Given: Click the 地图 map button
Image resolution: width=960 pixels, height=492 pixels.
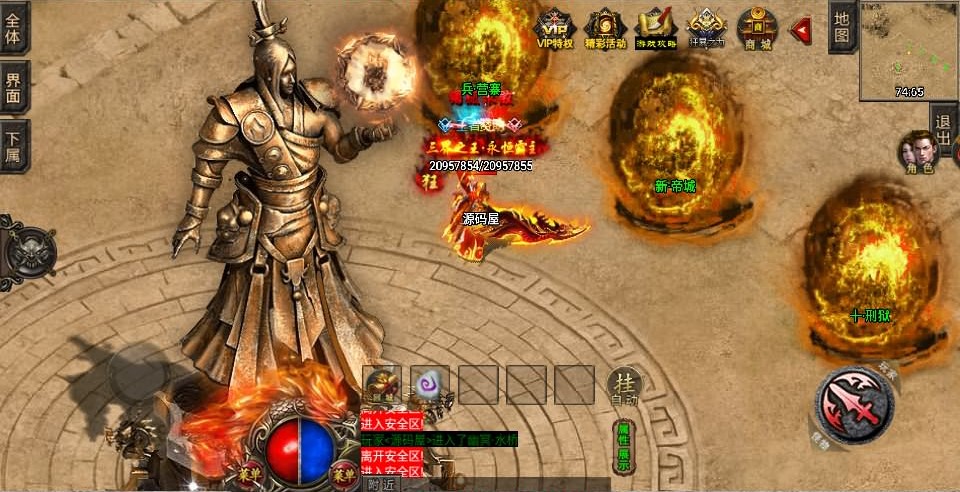Looking at the screenshot, I should point(842,26).
